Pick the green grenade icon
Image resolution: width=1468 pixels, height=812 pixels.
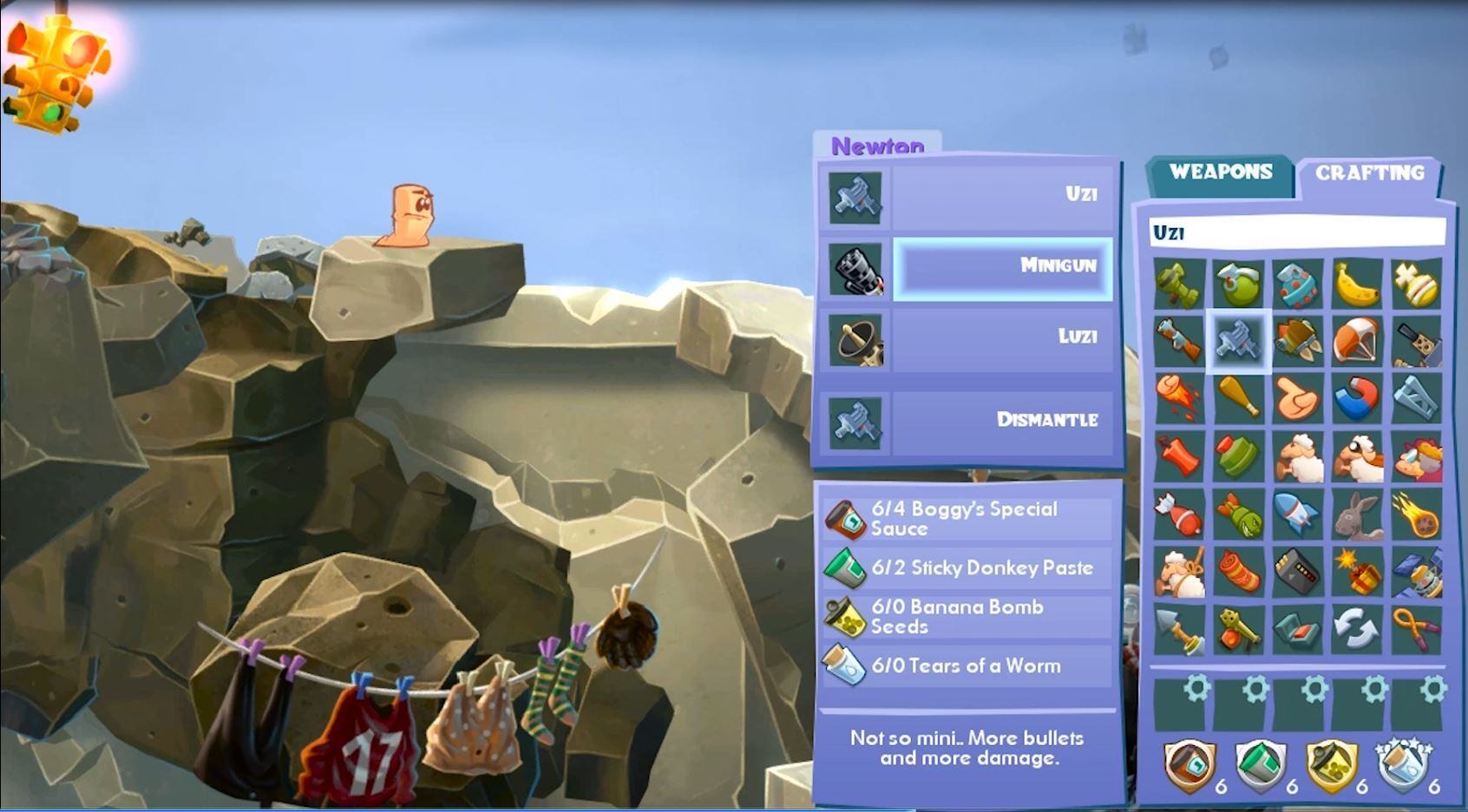pos(1238,285)
